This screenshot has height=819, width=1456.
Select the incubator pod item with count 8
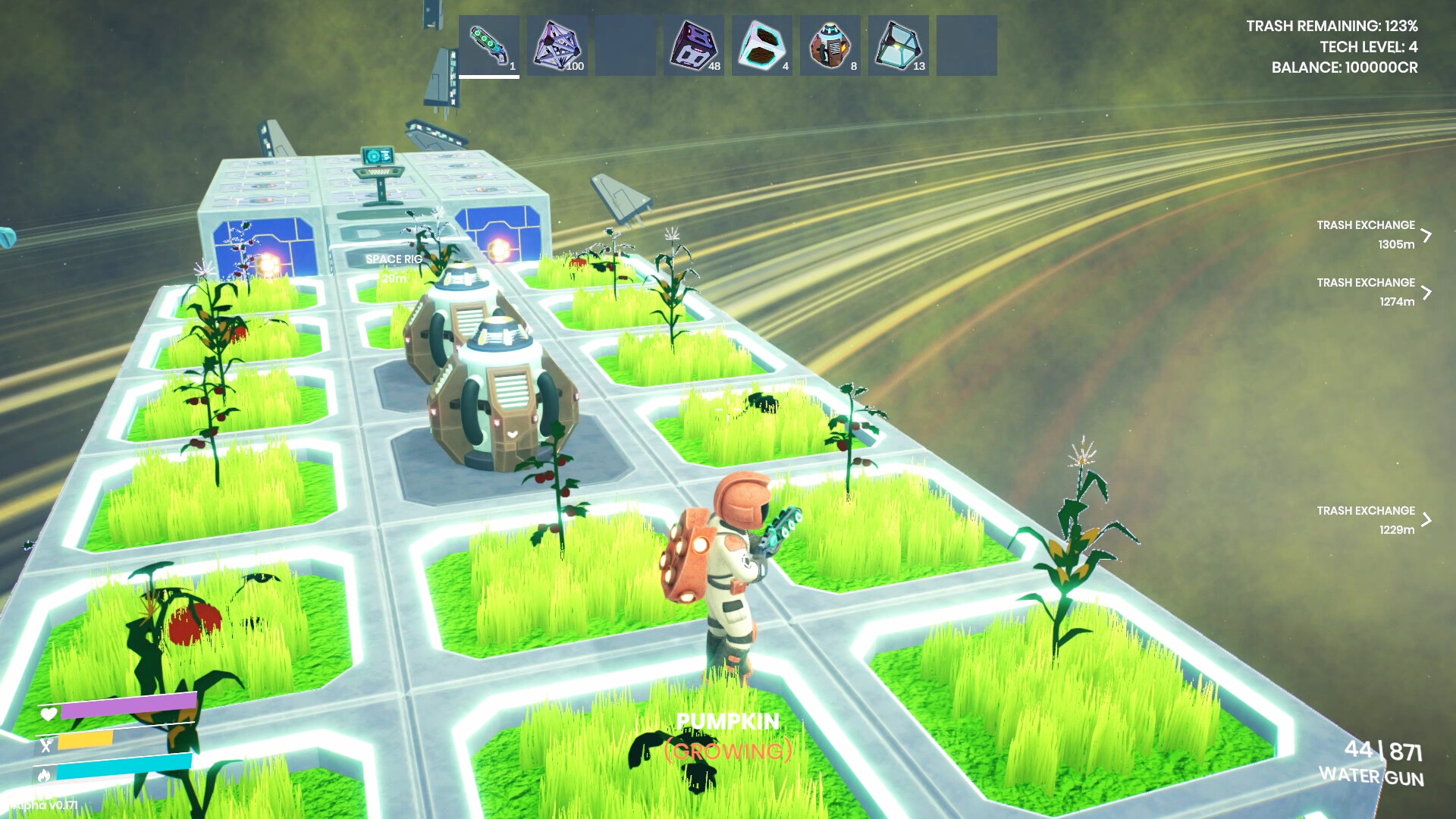(830, 44)
